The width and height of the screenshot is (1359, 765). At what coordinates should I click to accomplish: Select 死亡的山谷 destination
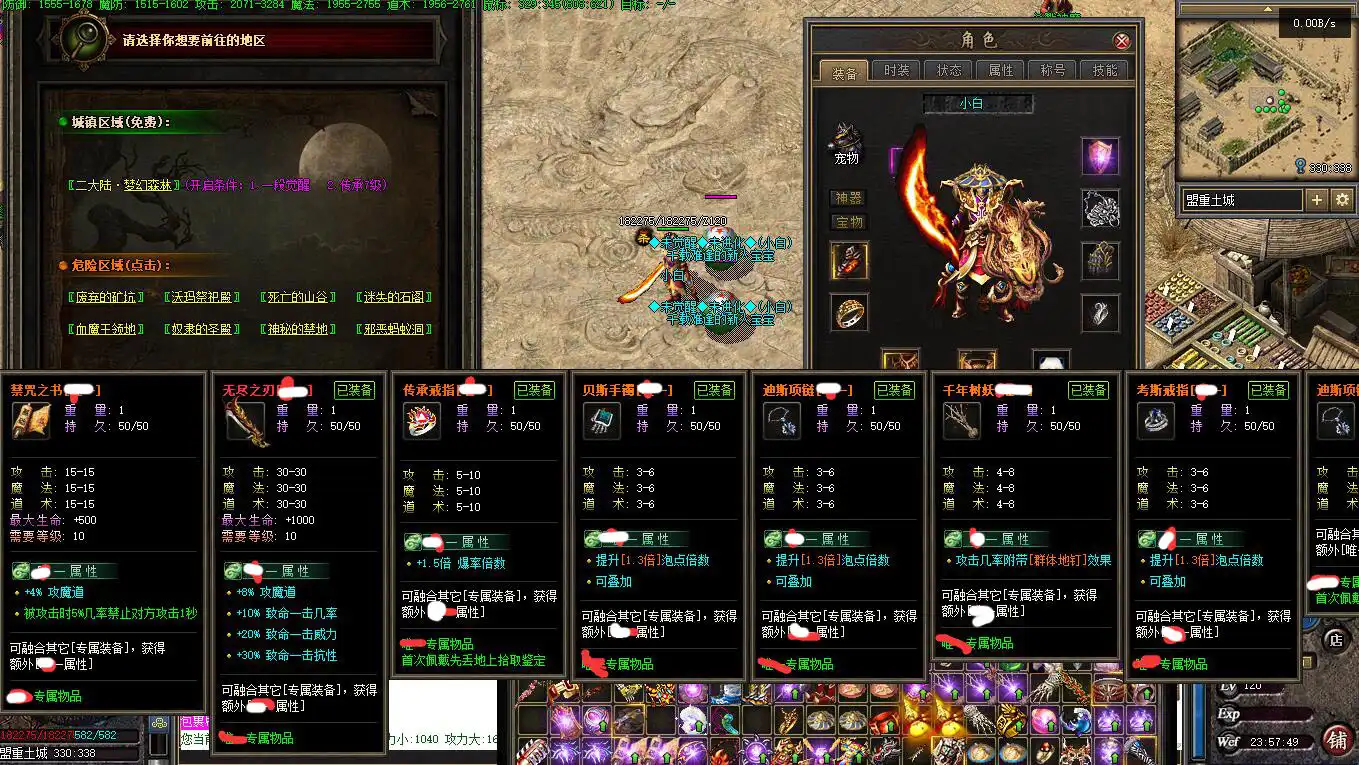pos(297,297)
